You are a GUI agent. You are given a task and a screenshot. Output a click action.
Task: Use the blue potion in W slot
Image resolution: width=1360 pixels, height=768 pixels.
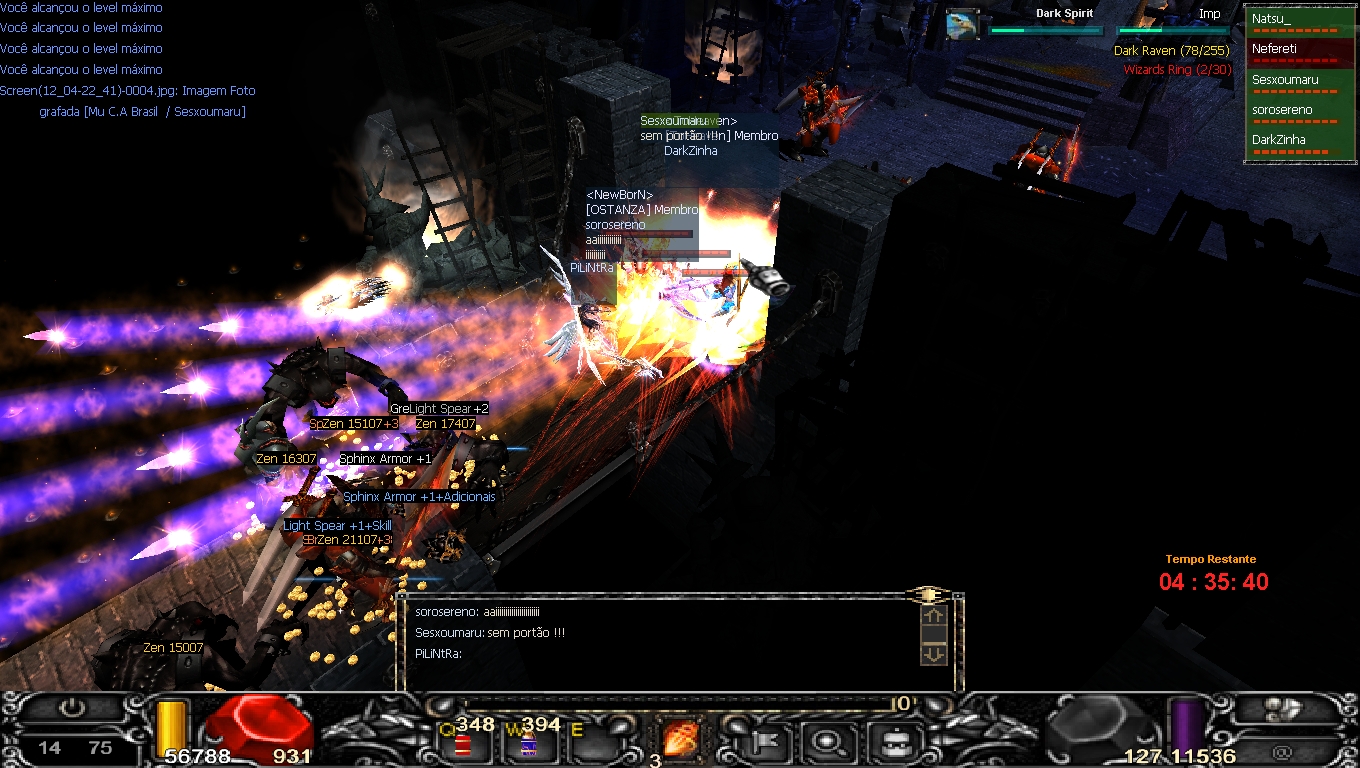point(526,744)
